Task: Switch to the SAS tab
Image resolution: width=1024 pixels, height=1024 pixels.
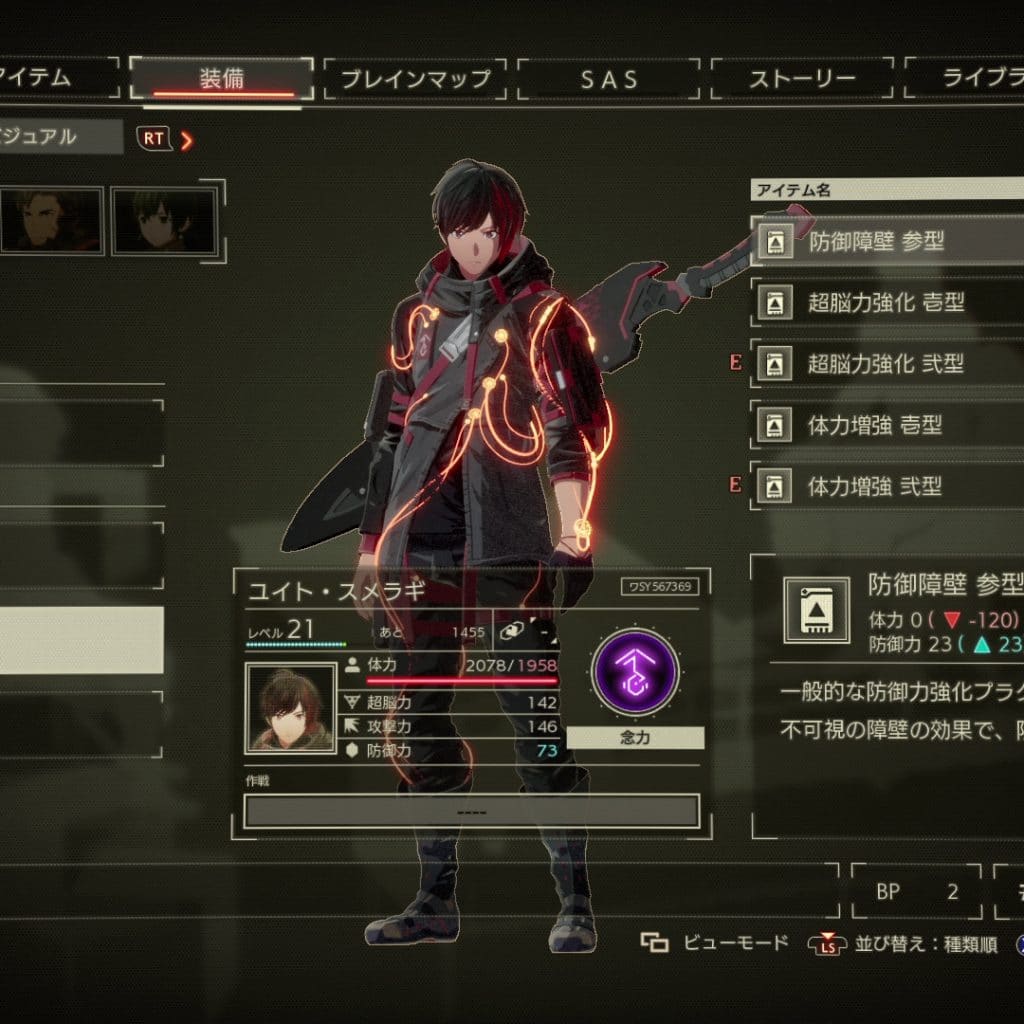Action: [x=609, y=79]
